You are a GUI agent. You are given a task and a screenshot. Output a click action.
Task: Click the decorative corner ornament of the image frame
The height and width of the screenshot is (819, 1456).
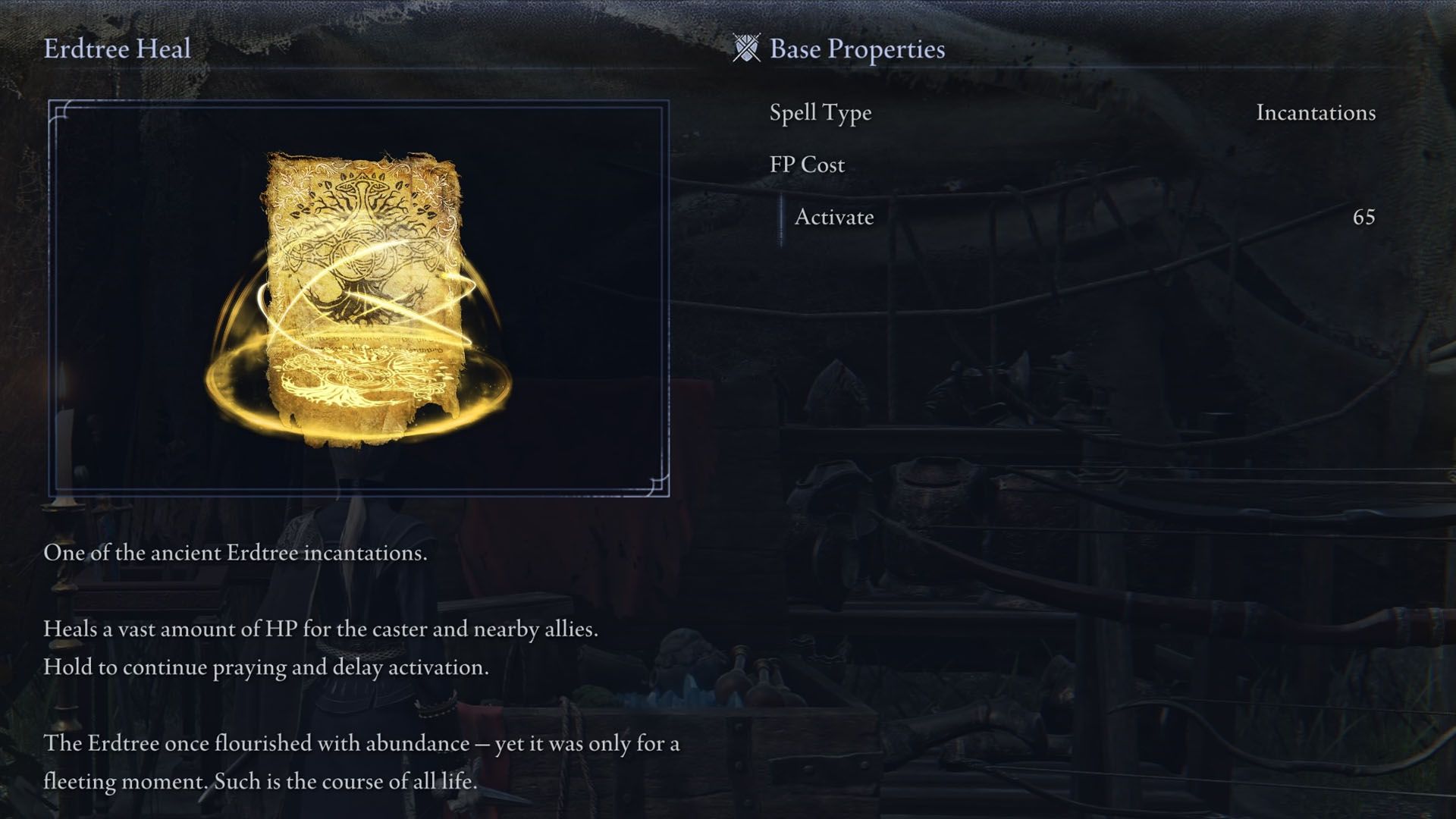coord(61,110)
